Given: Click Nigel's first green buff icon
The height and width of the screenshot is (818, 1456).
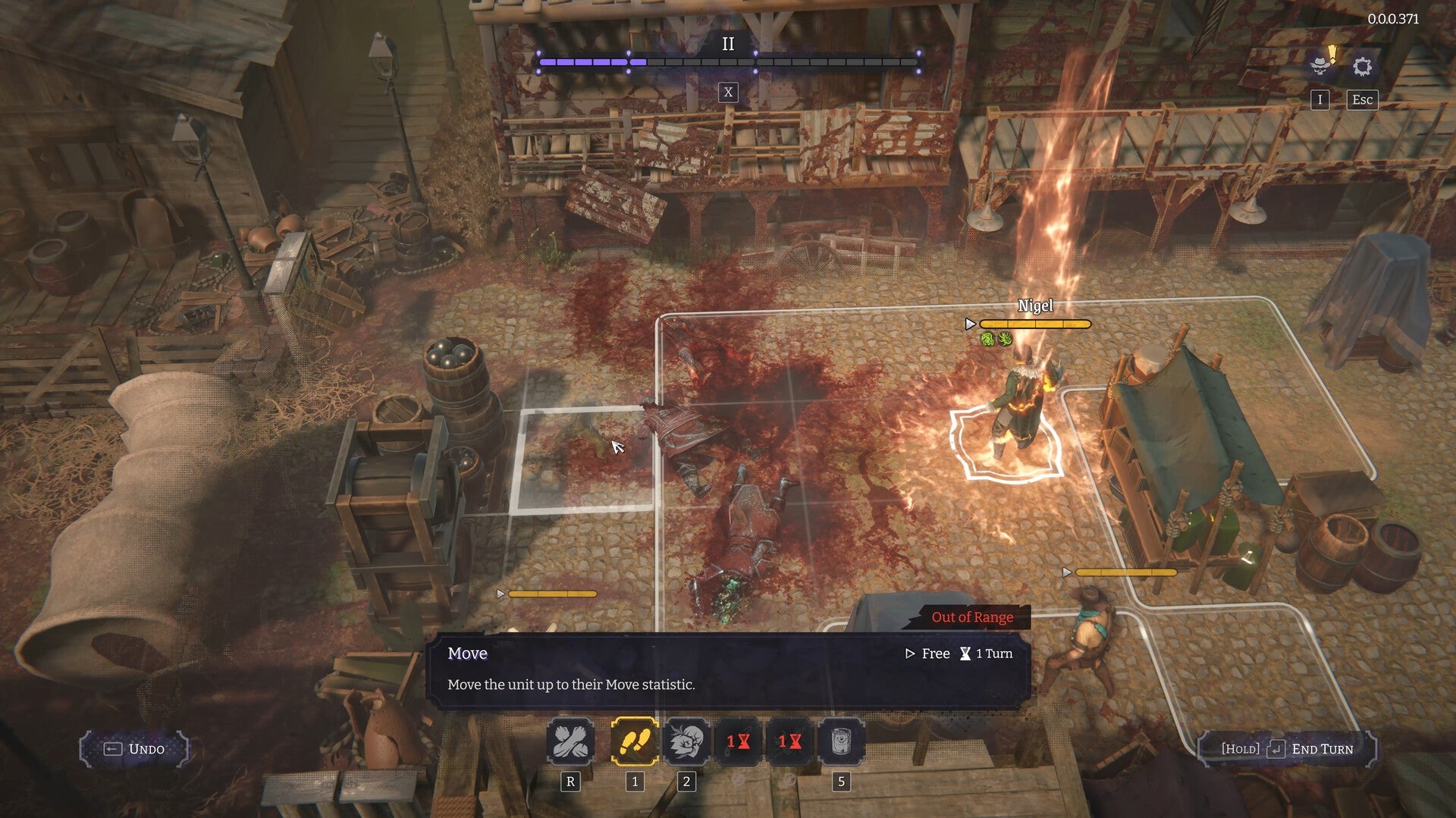Looking at the screenshot, I should click(987, 339).
